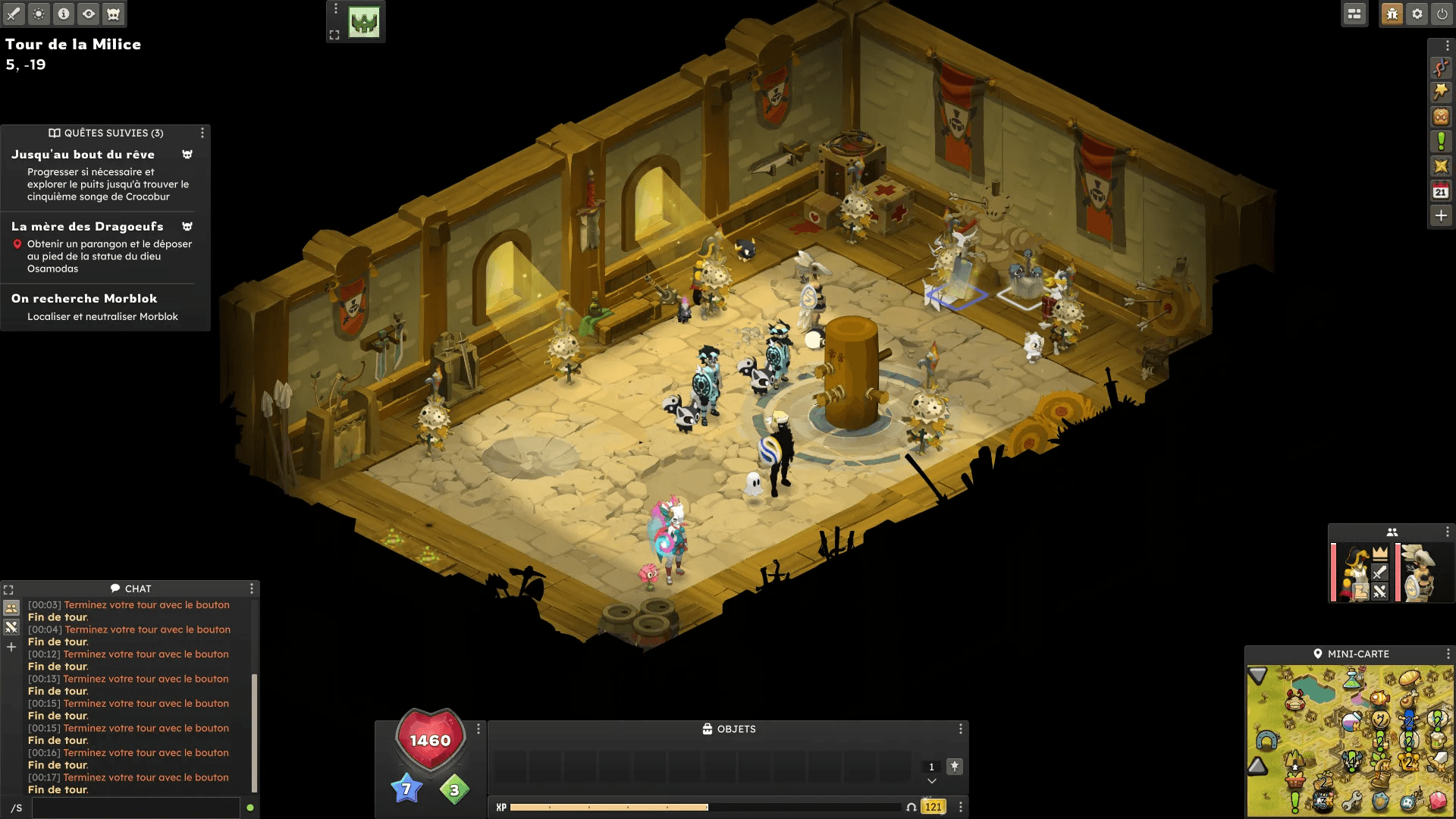Screen dimensions: 1456x819
Task: Open the settings gear menu
Action: pos(1417,14)
